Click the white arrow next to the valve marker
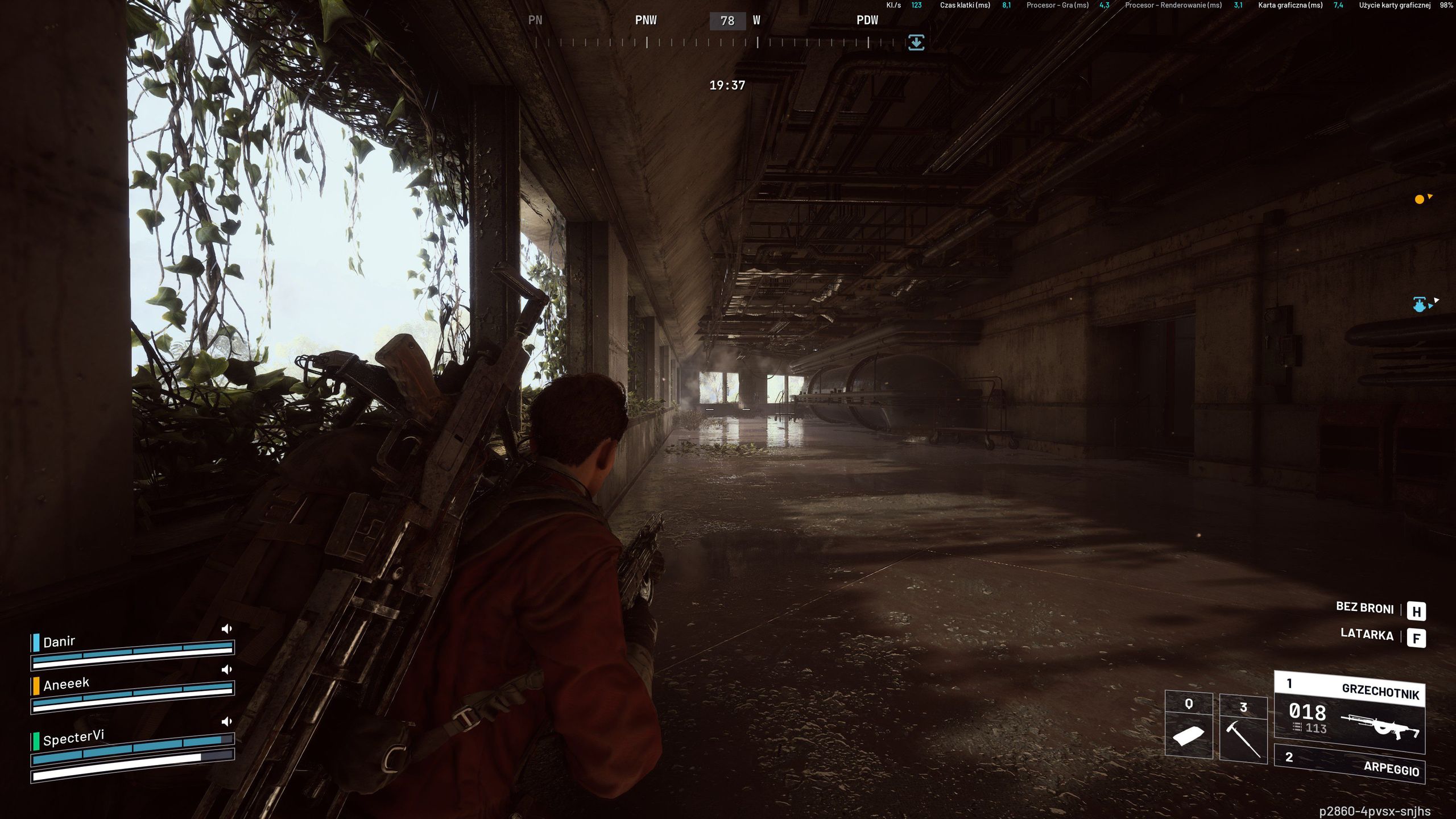 [x=1437, y=300]
